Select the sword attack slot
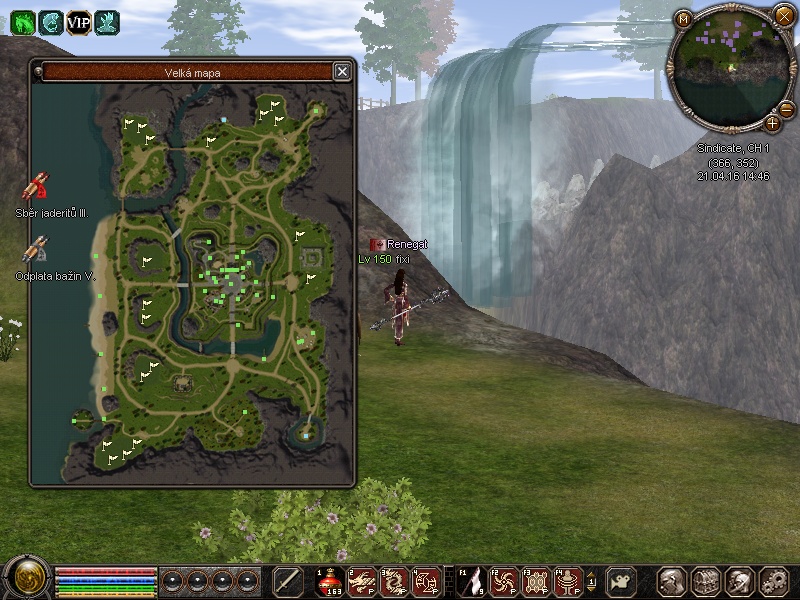Screen dimensions: 800x600 click(288, 581)
